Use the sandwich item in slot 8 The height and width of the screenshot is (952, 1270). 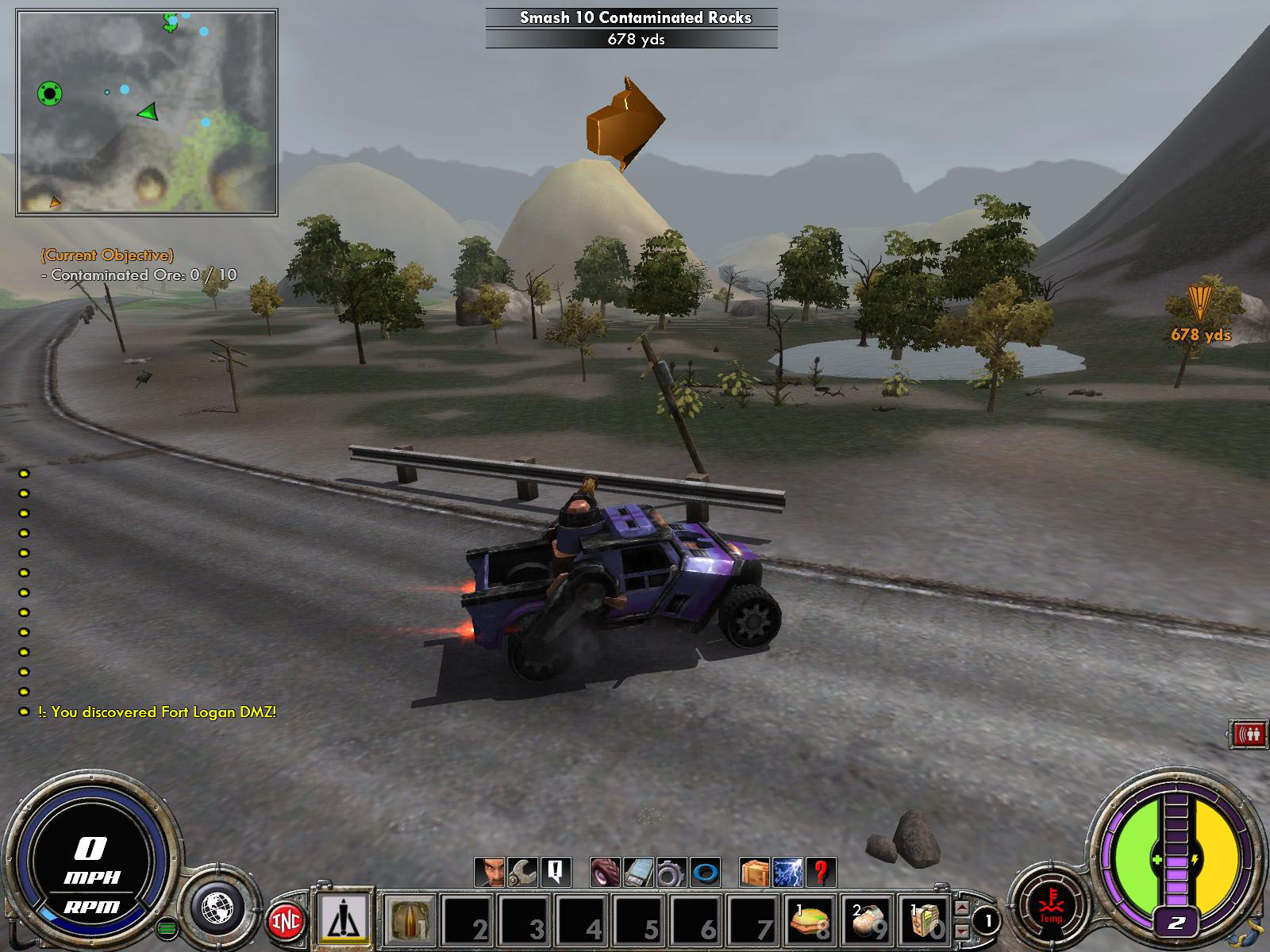click(x=811, y=920)
